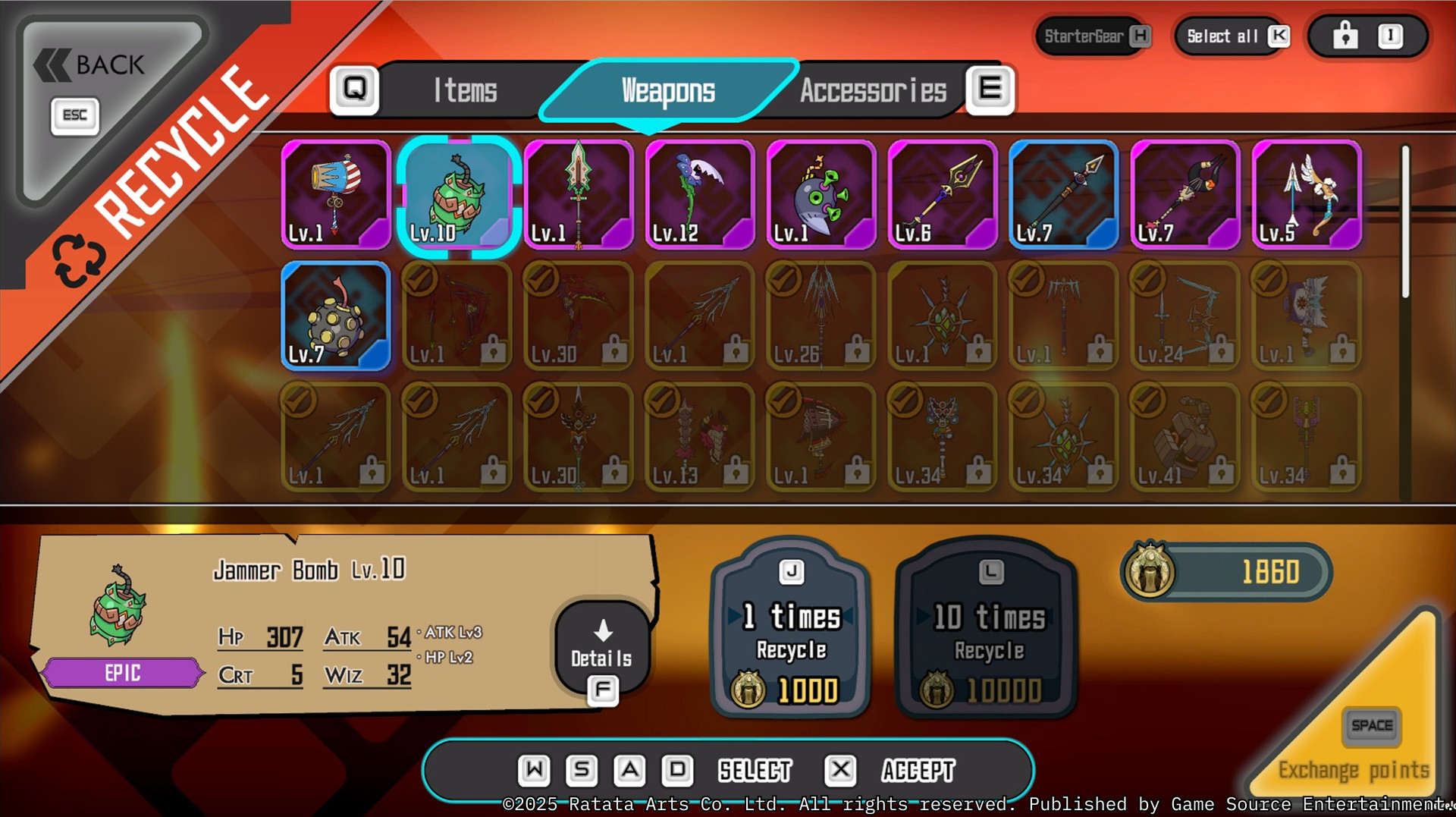
Task: Choose the blue-framed Lv.7 spear
Action: tap(1064, 195)
